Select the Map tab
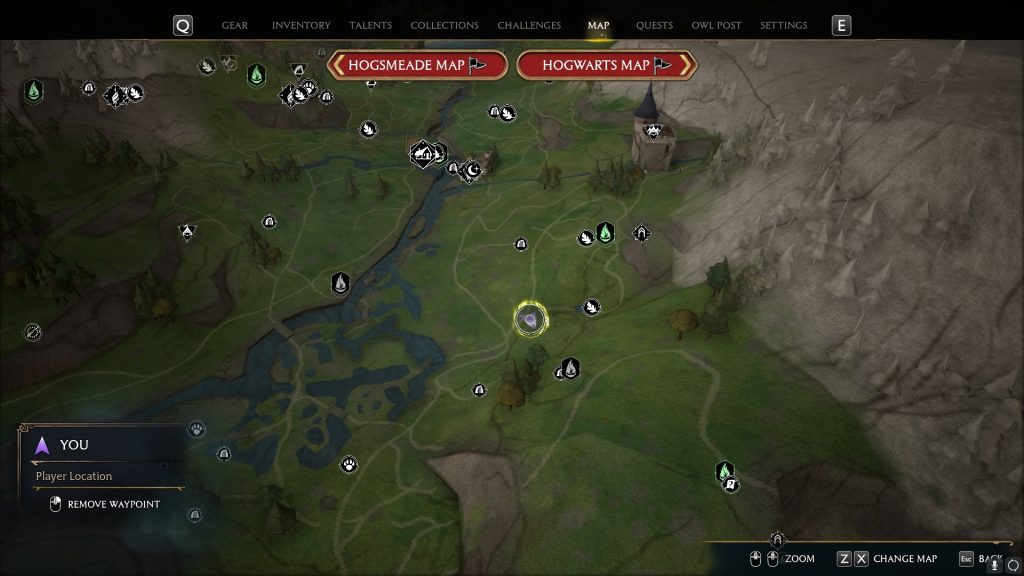The height and width of the screenshot is (576, 1024). click(599, 25)
